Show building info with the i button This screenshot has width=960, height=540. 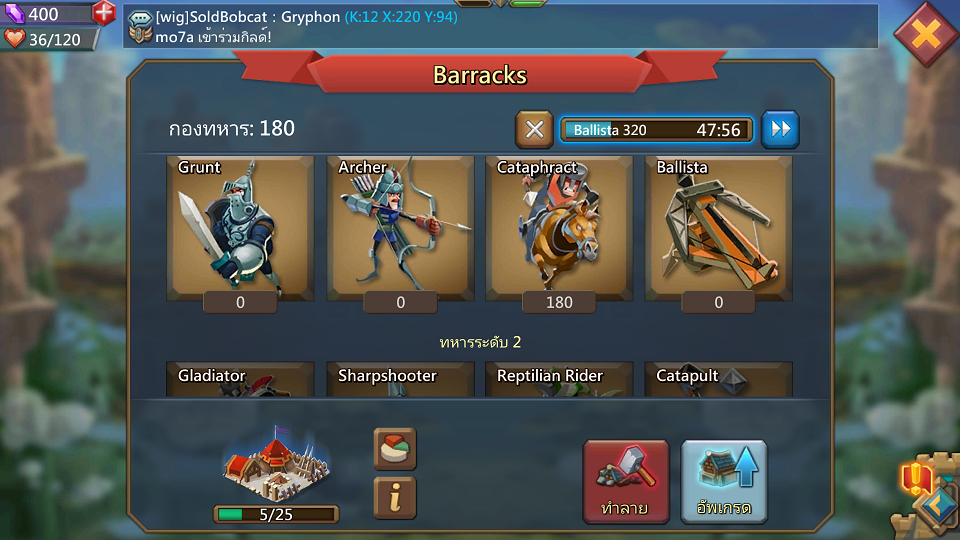(x=394, y=498)
